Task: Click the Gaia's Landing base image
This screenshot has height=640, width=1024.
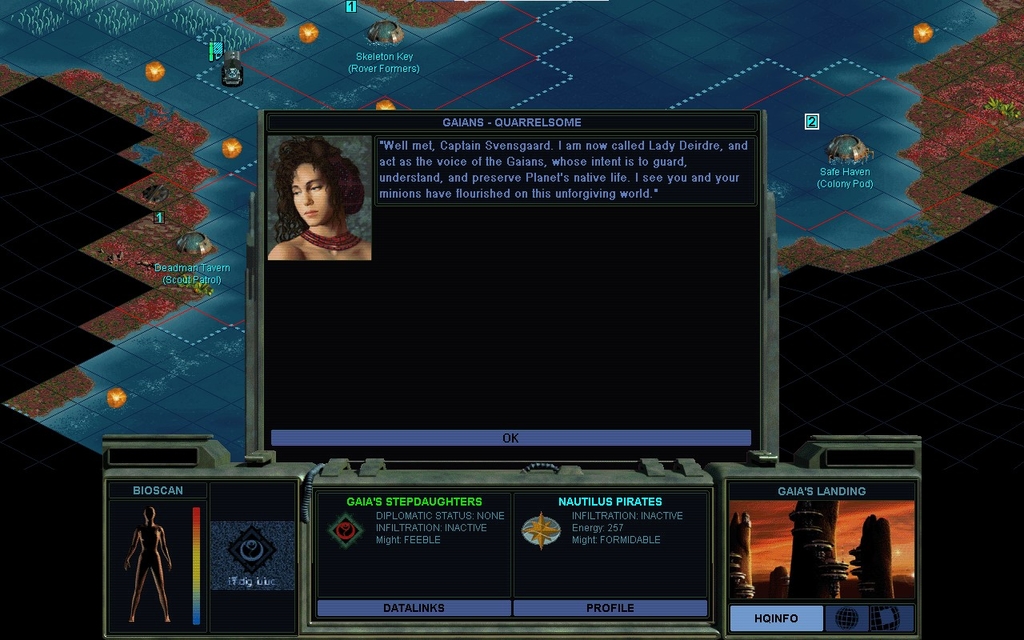Action: 821,549
